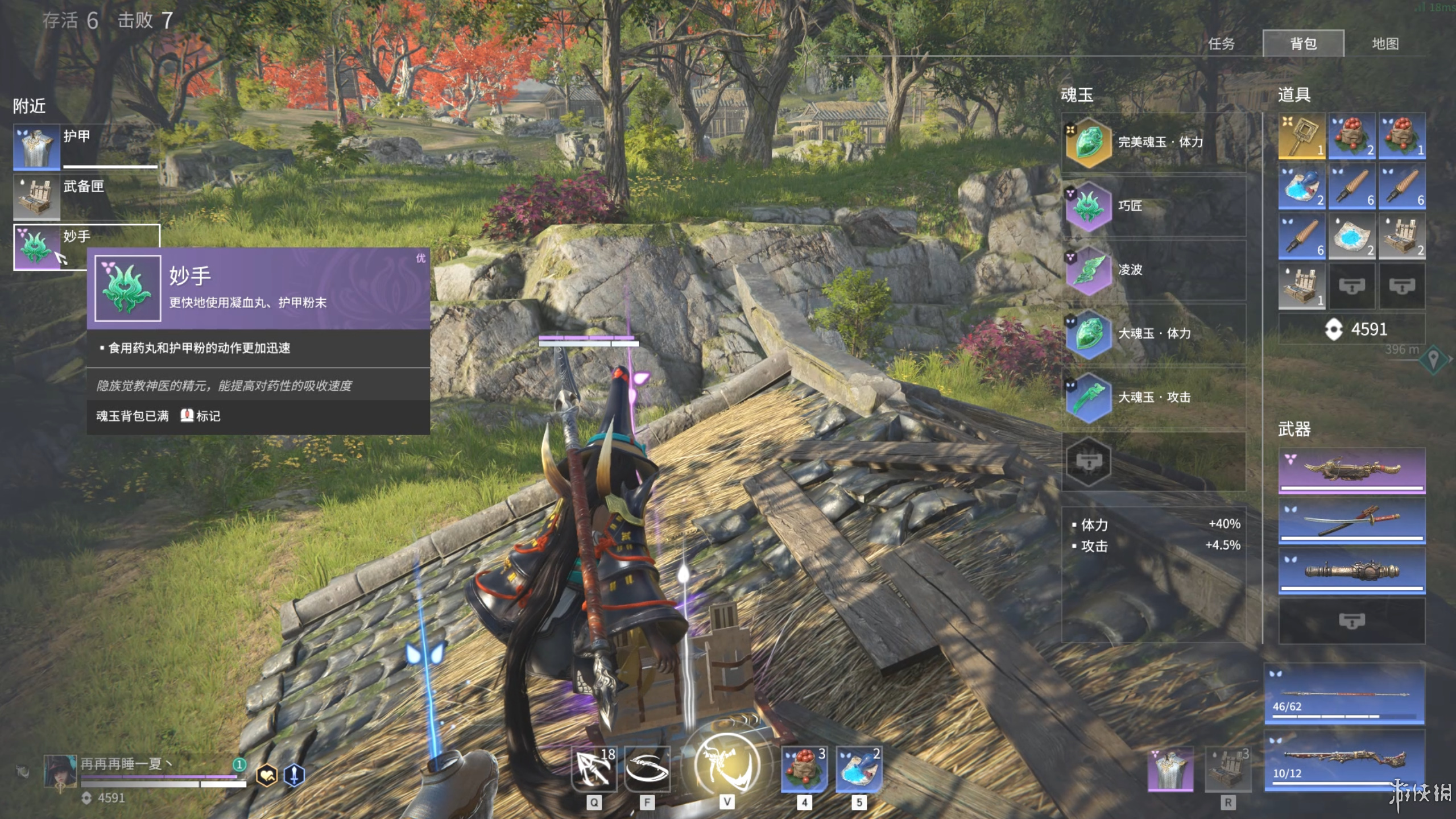Select the golden grappling tool item slot

[1301, 135]
